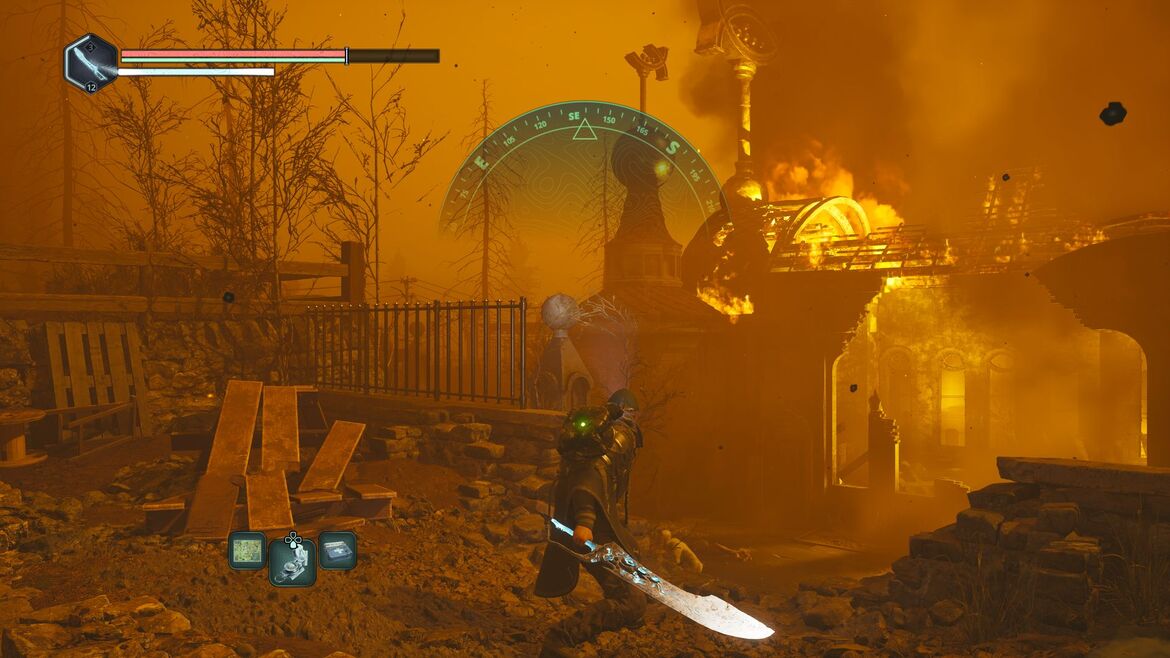Click the green compass dial
1170x658 pixels.
(582, 160)
